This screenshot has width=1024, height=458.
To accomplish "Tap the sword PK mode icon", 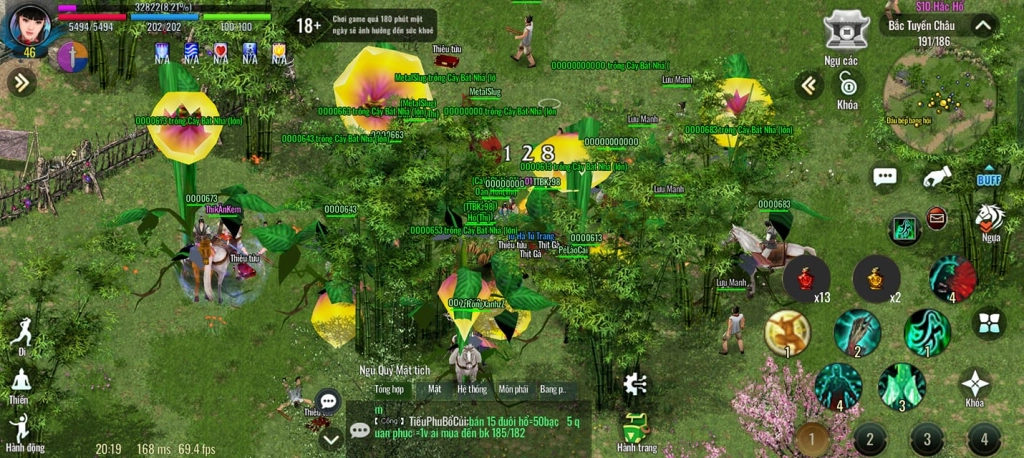I will click(x=73, y=57).
